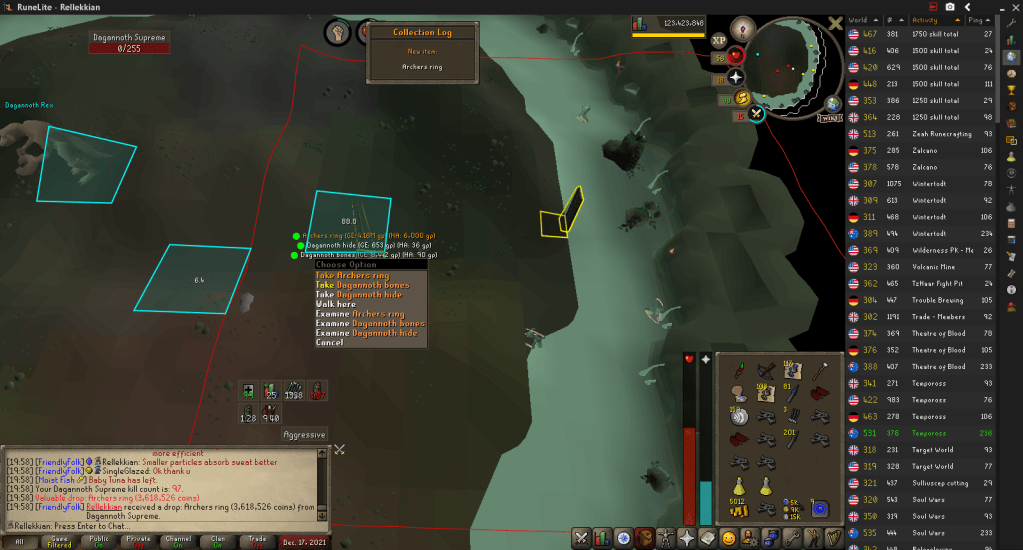Show the Game chat filter tab
Screen dimensions: 1023x550
click(58, 540)
